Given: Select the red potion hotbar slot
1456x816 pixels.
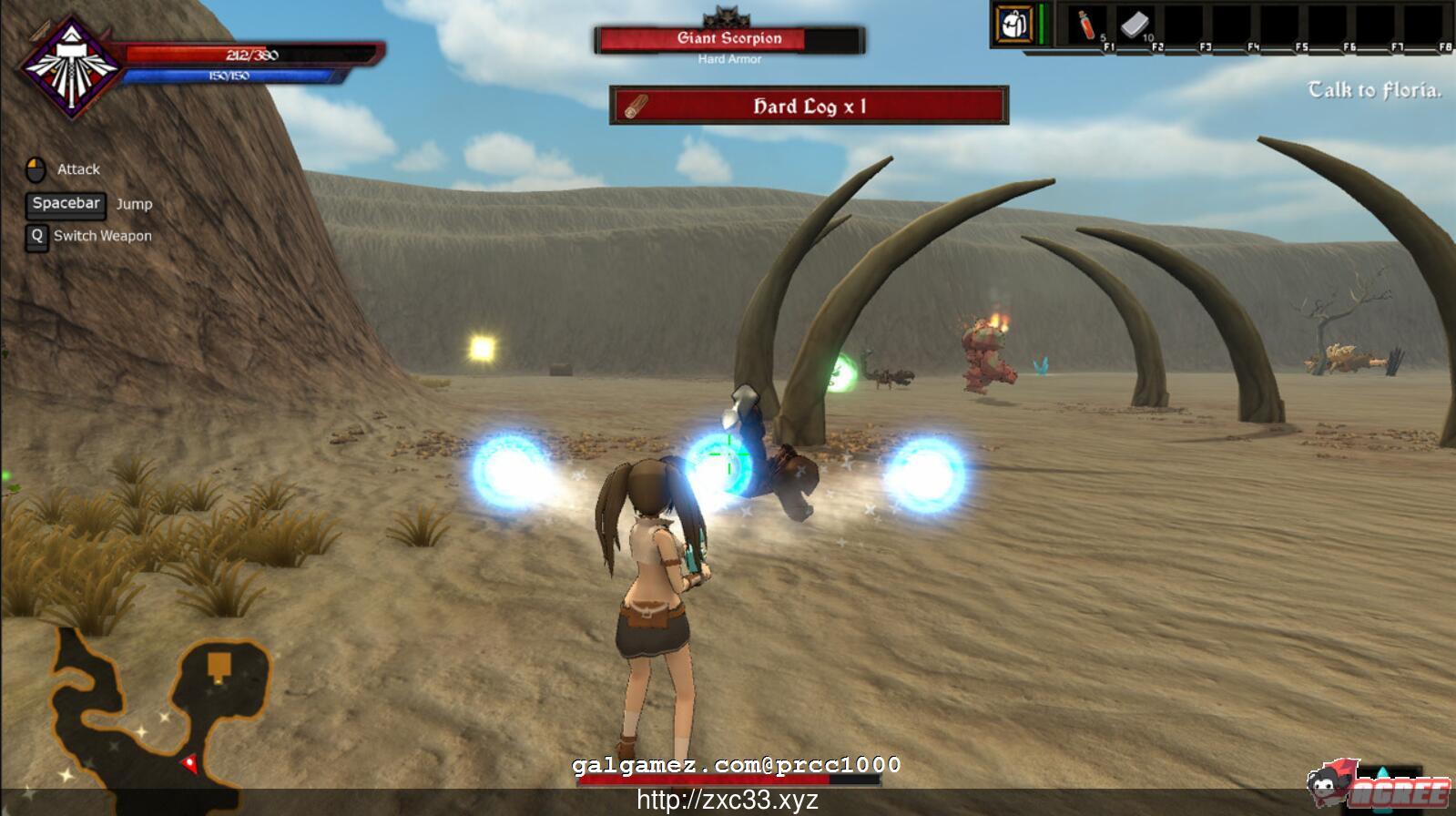Looking at the screenshot, I should click(x=1087, y=25).
